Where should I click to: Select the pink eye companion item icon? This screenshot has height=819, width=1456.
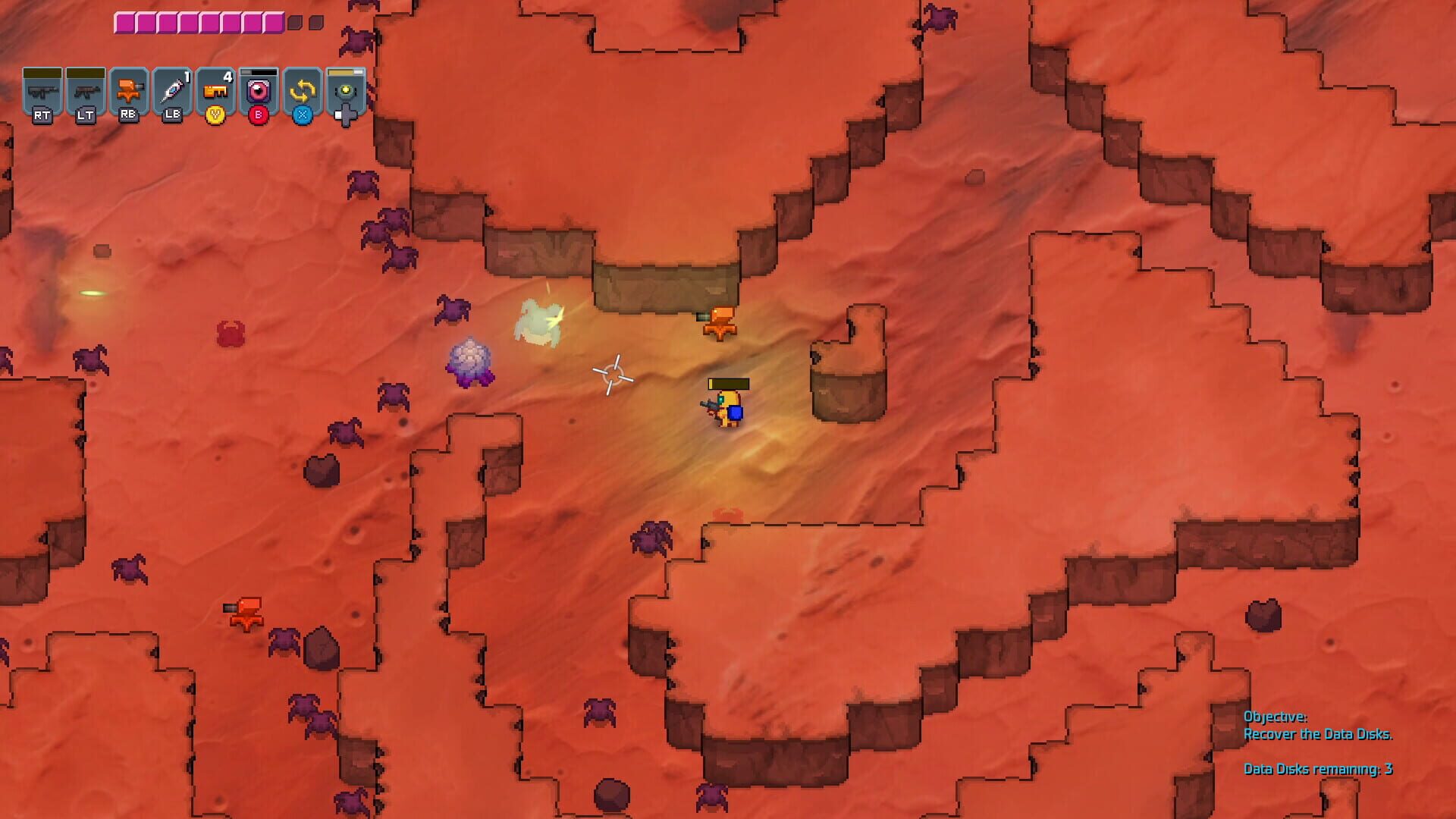(x=258, y=89)
